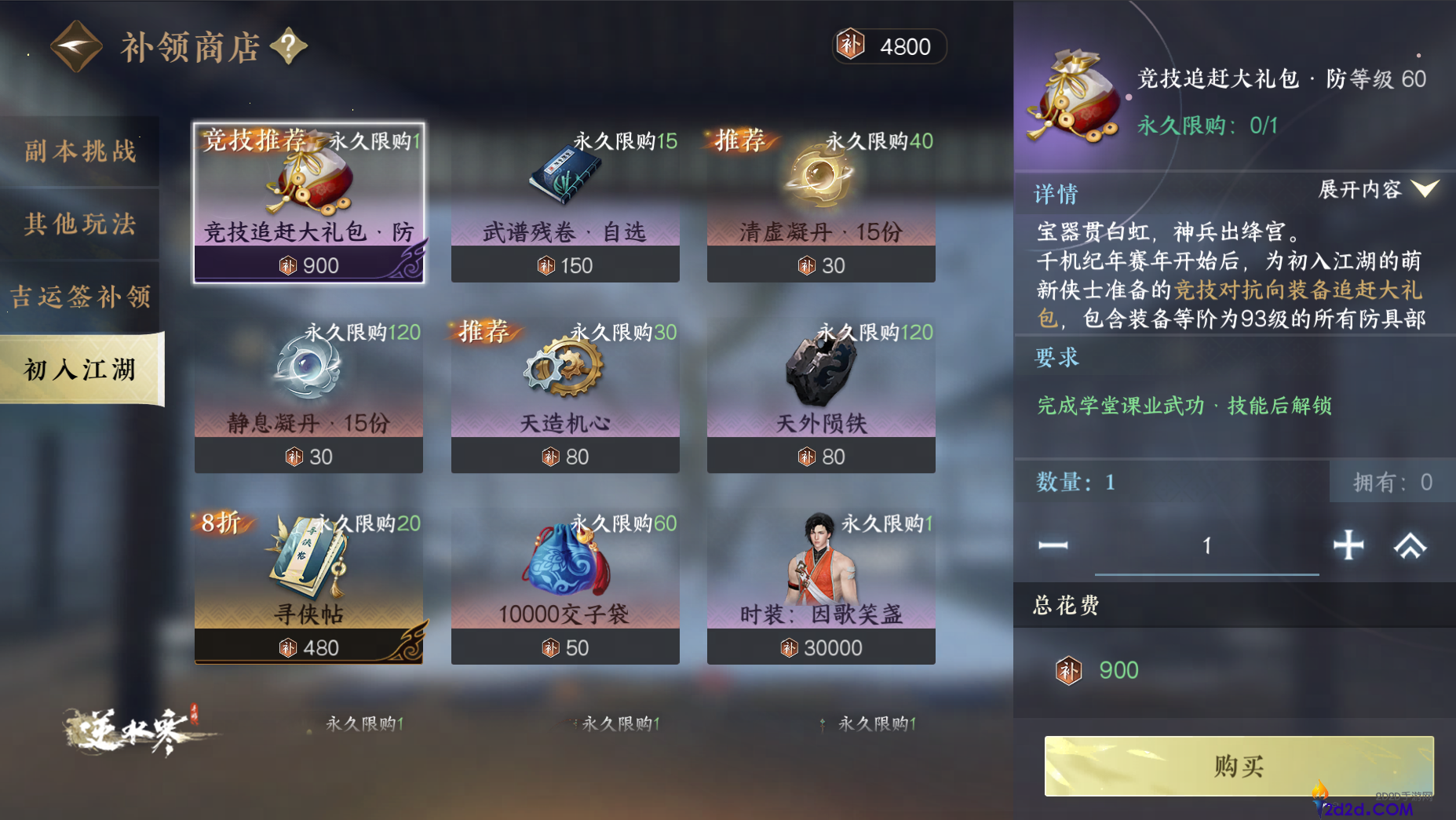This screenshot has width=1456, height=820.
Task: Click the quantity input field showing 1
Action: click(x=1206, y=545)
